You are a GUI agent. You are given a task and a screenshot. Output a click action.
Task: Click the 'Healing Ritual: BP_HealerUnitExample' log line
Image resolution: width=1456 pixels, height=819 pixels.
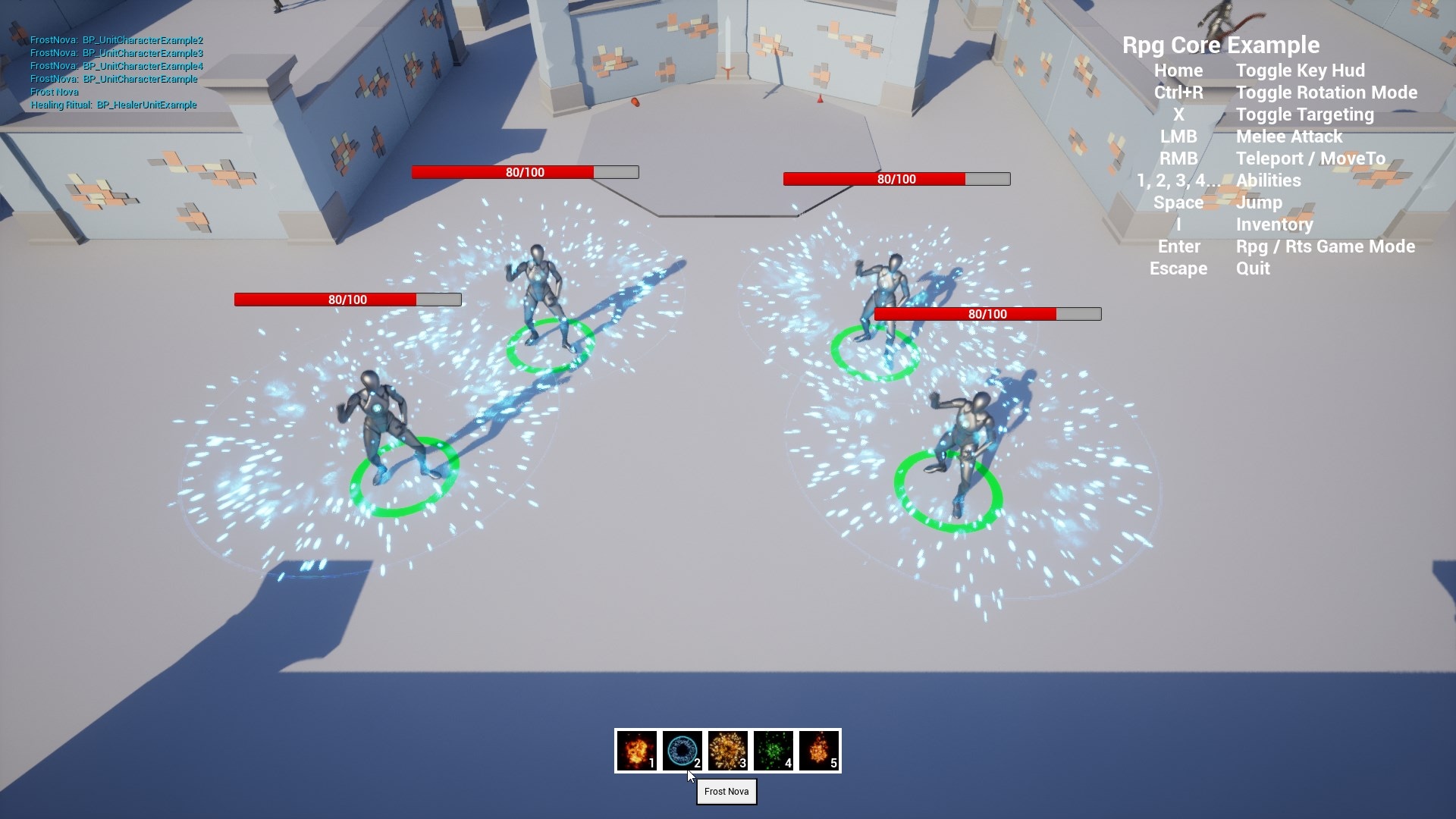click(x=114, y=105)
